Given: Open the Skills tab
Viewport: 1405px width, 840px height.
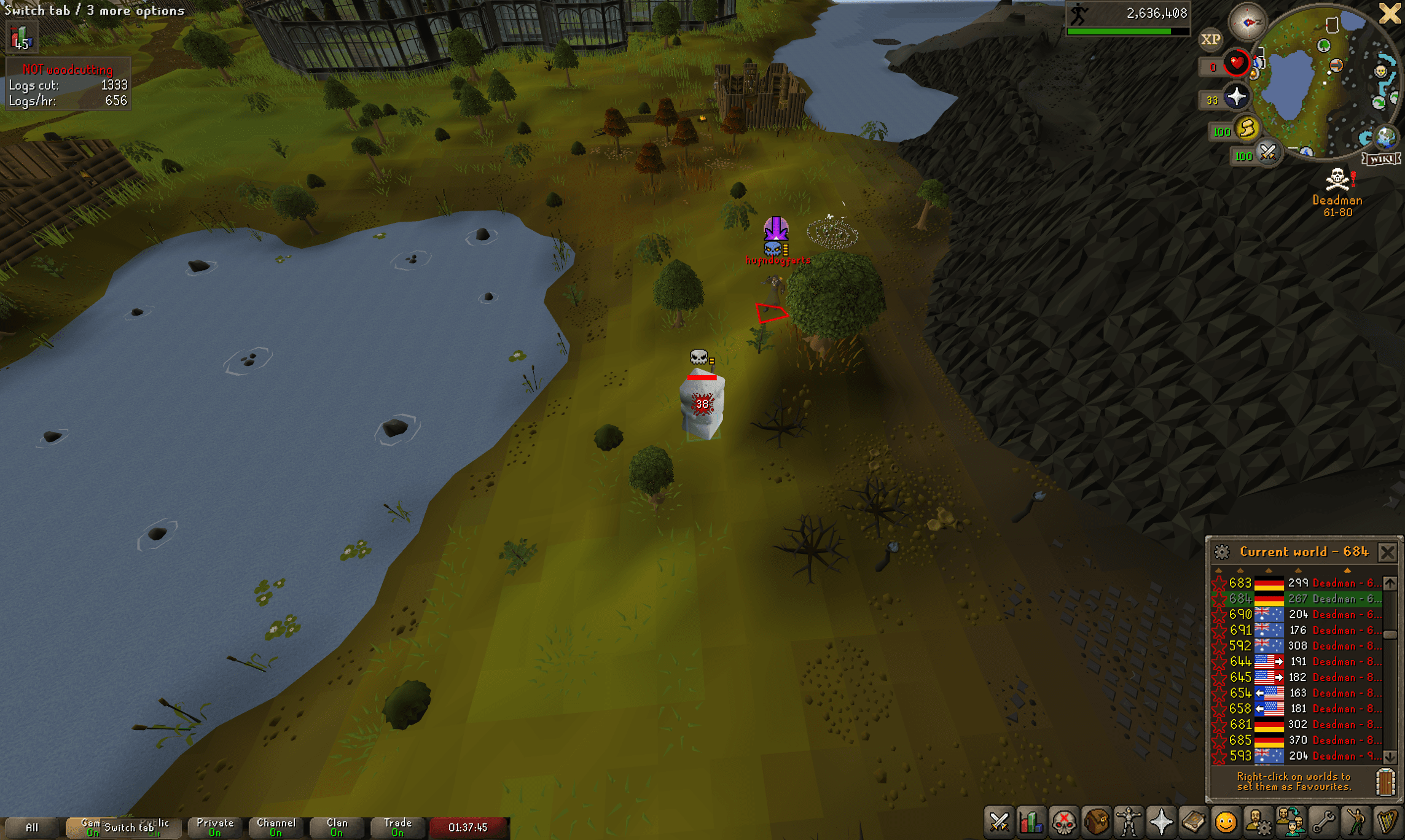Looking at the screenshot, I should point(1031,823).
